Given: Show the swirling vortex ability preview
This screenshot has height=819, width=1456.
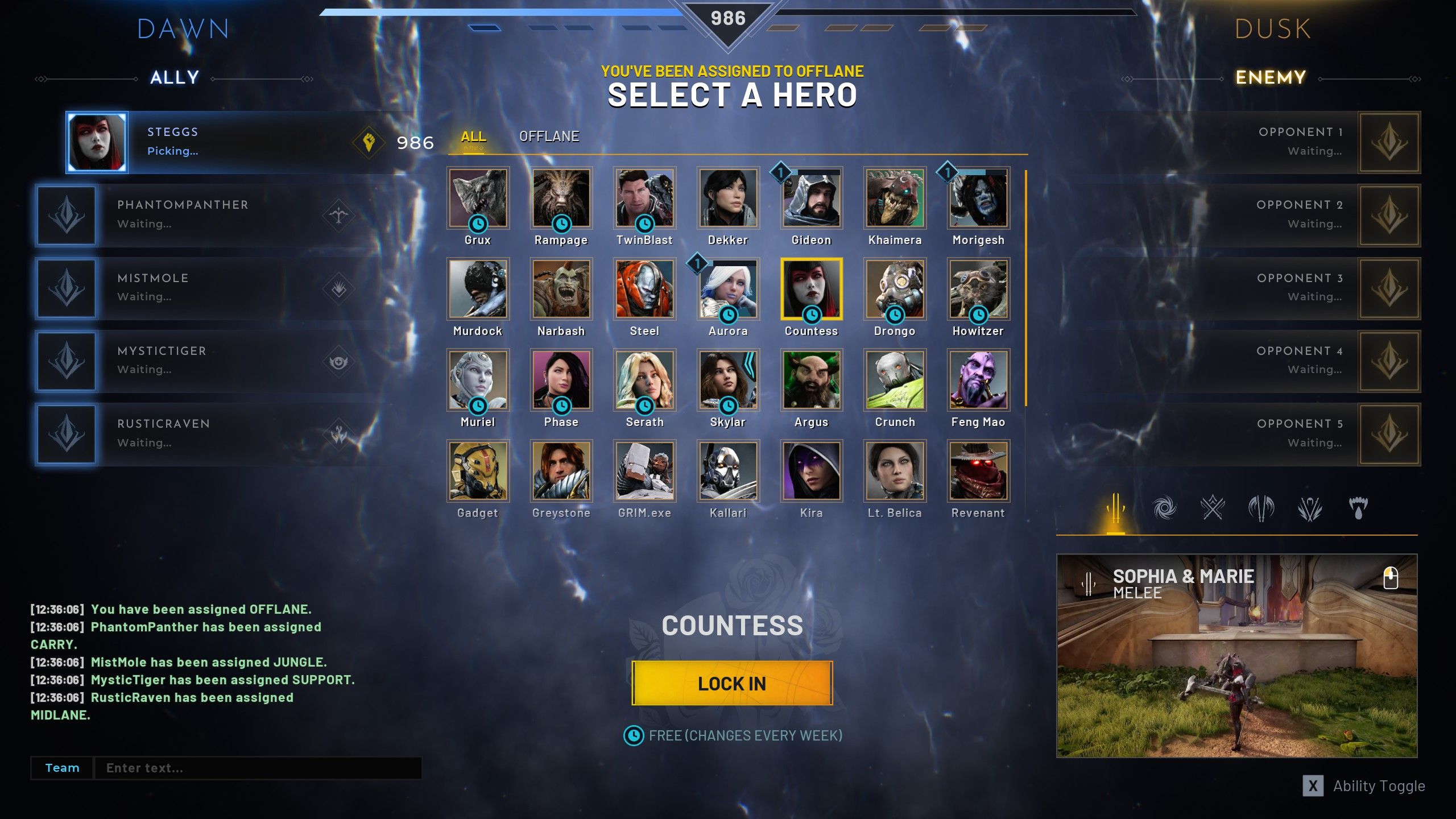Looking at the screenshot, I should click(x=1164, y=508).
